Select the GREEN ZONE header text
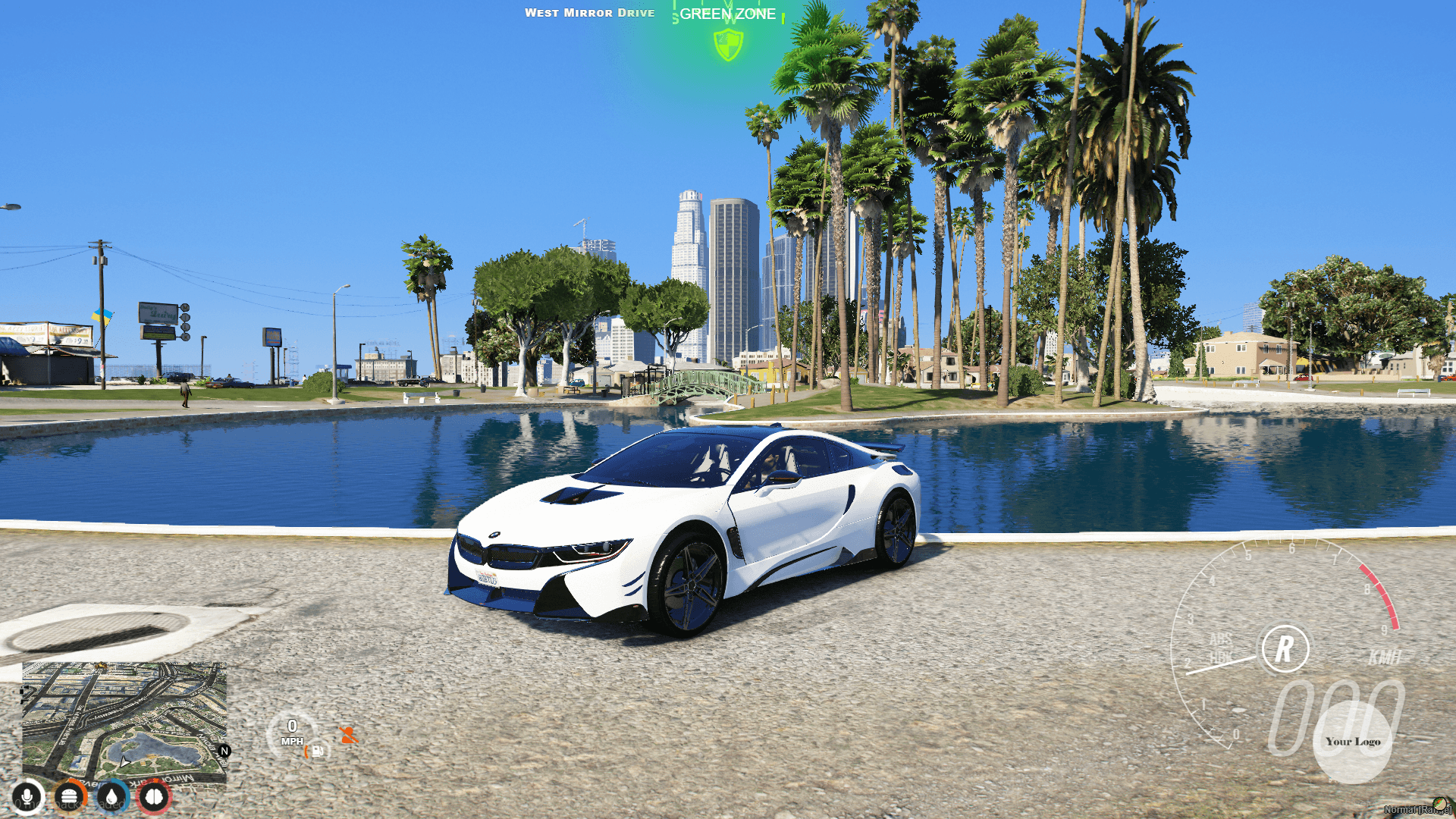 [x=726, y=14]
